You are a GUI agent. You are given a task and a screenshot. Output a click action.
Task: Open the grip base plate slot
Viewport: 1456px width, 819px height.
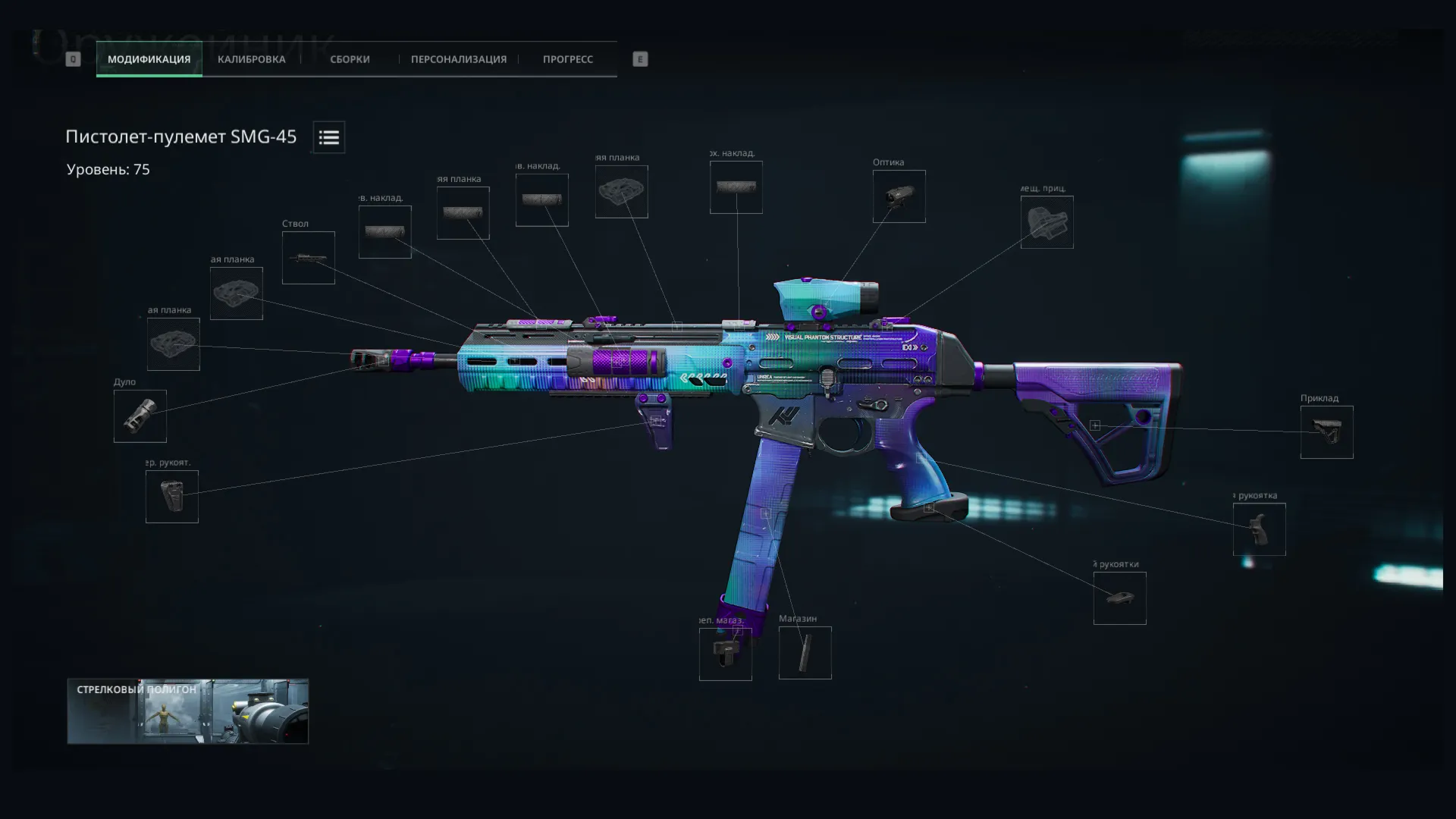click(x=1119, y=598)
